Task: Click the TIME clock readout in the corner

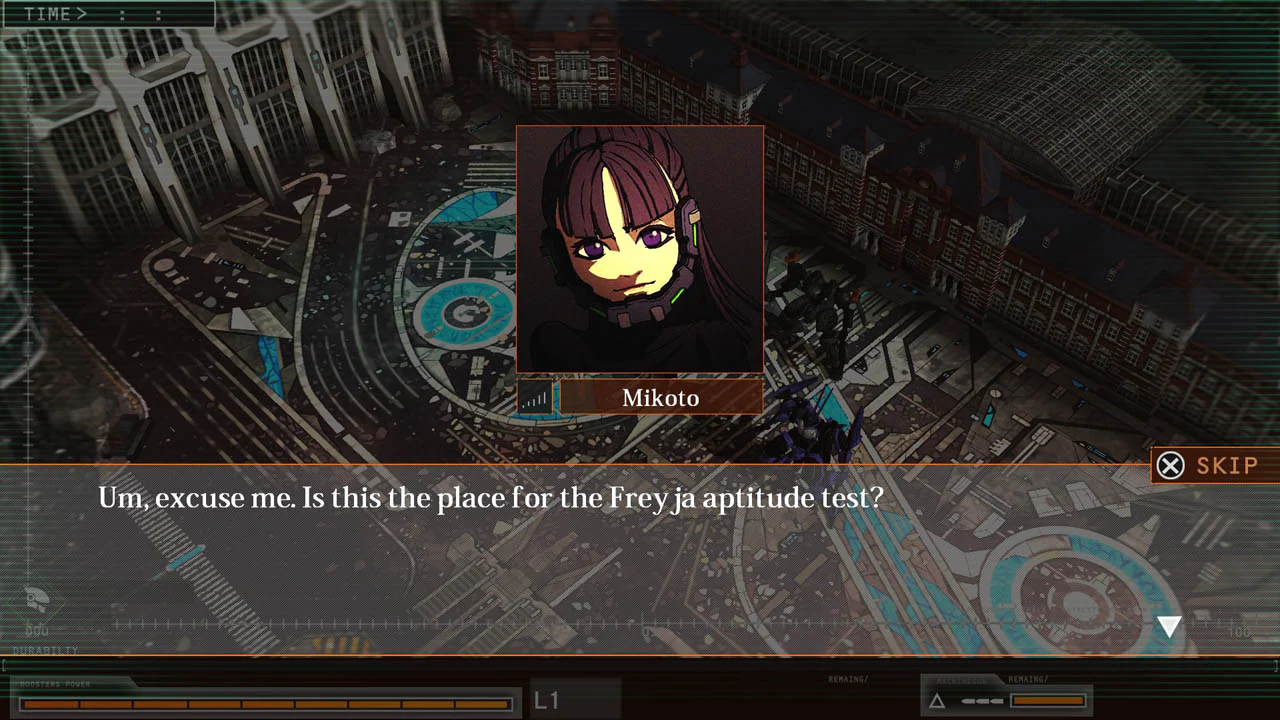Action: point(110,14)
